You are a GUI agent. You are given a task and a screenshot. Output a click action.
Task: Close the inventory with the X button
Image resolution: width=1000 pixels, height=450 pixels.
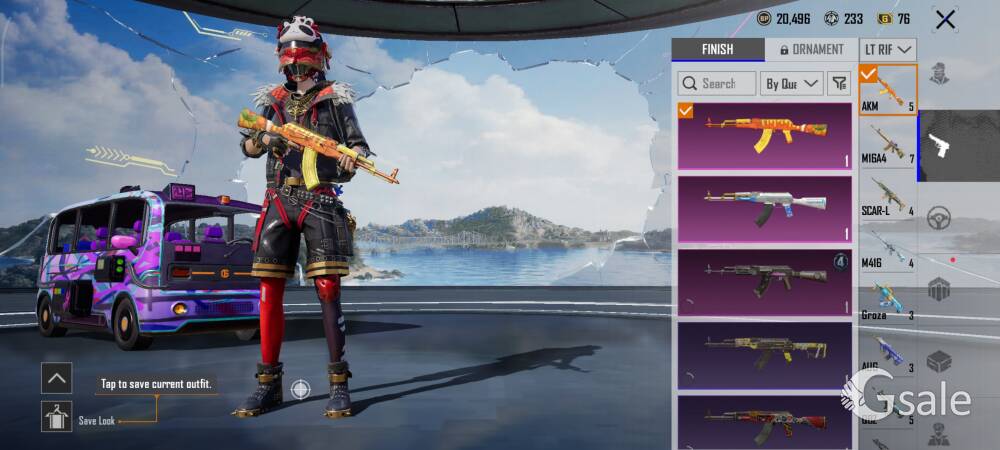[x=945, y=19]
